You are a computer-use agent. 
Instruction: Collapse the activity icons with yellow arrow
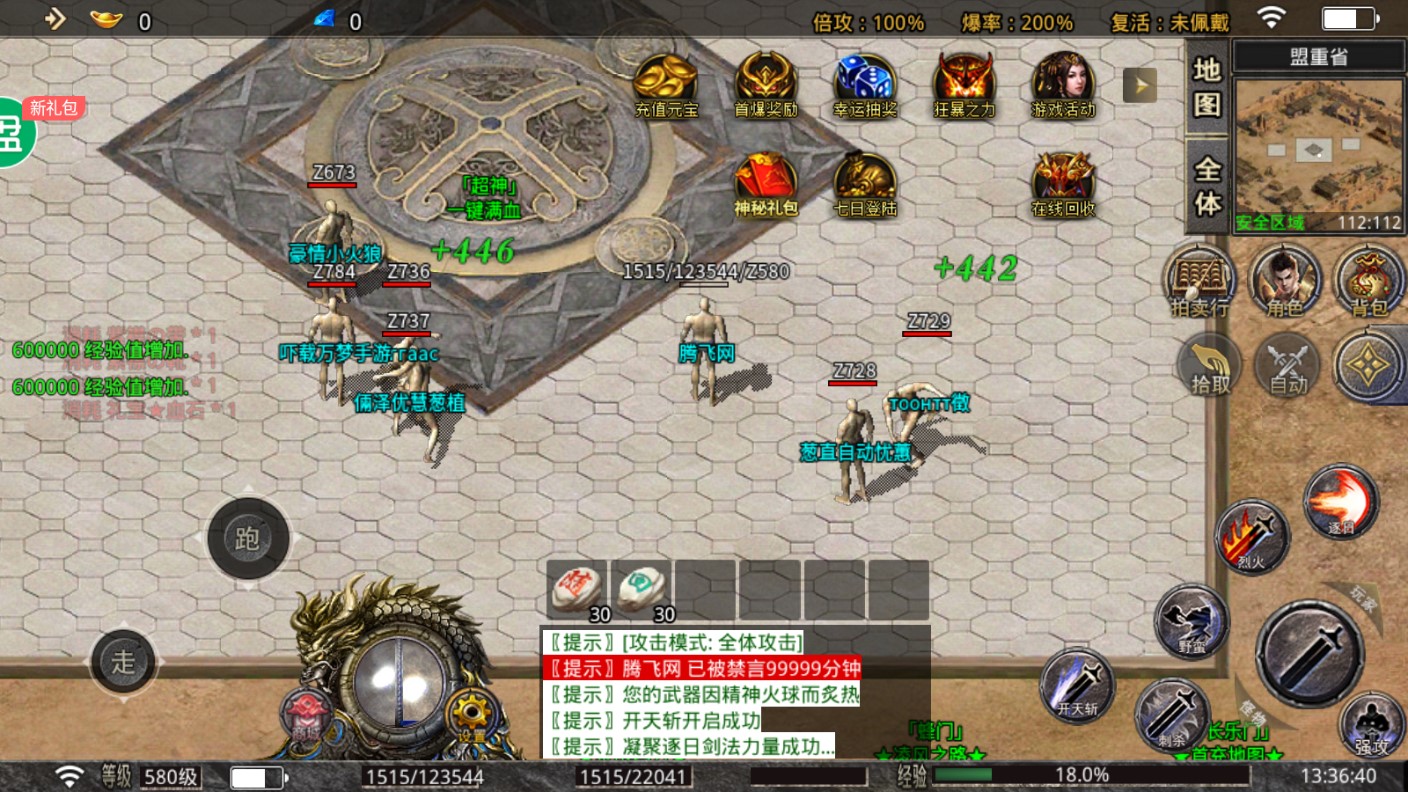(x=1138, y=85)
